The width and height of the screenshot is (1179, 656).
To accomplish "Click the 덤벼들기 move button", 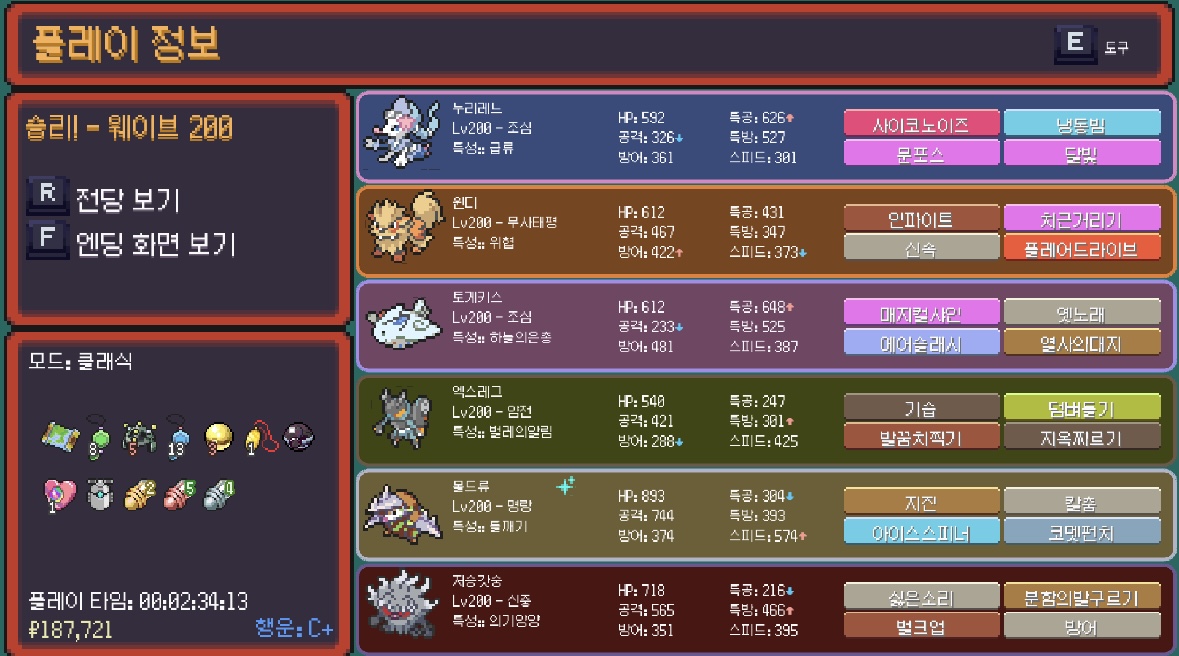I will pos(1082,407).
